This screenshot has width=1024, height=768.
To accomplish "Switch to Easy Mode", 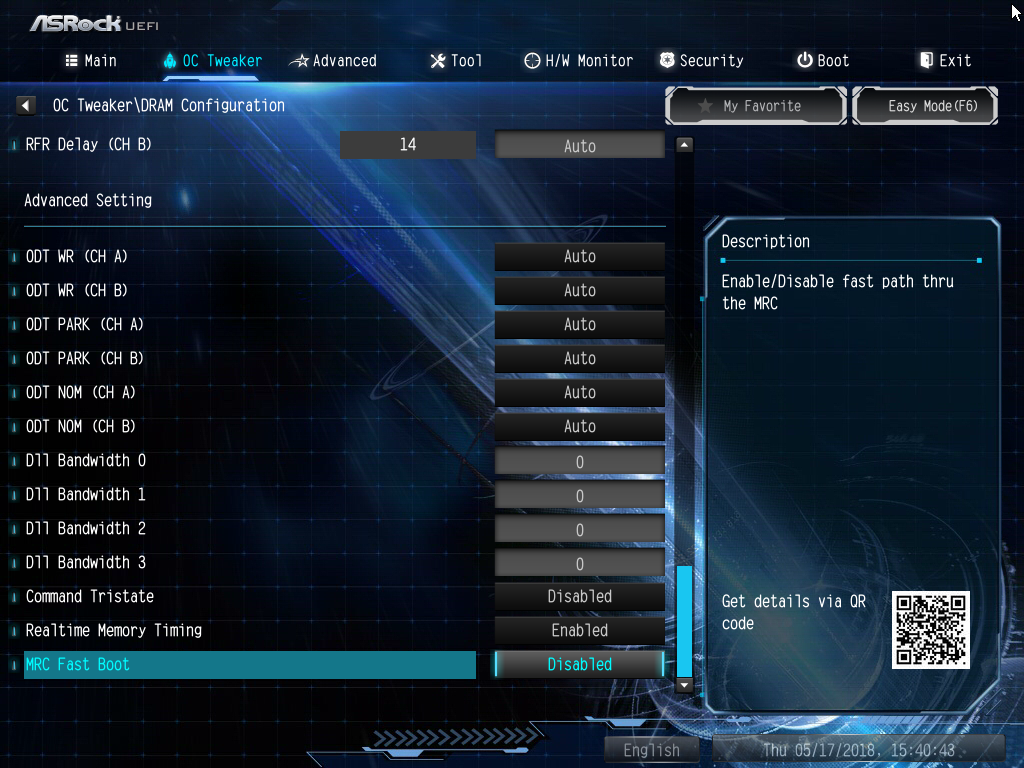I will coord(925,106).
